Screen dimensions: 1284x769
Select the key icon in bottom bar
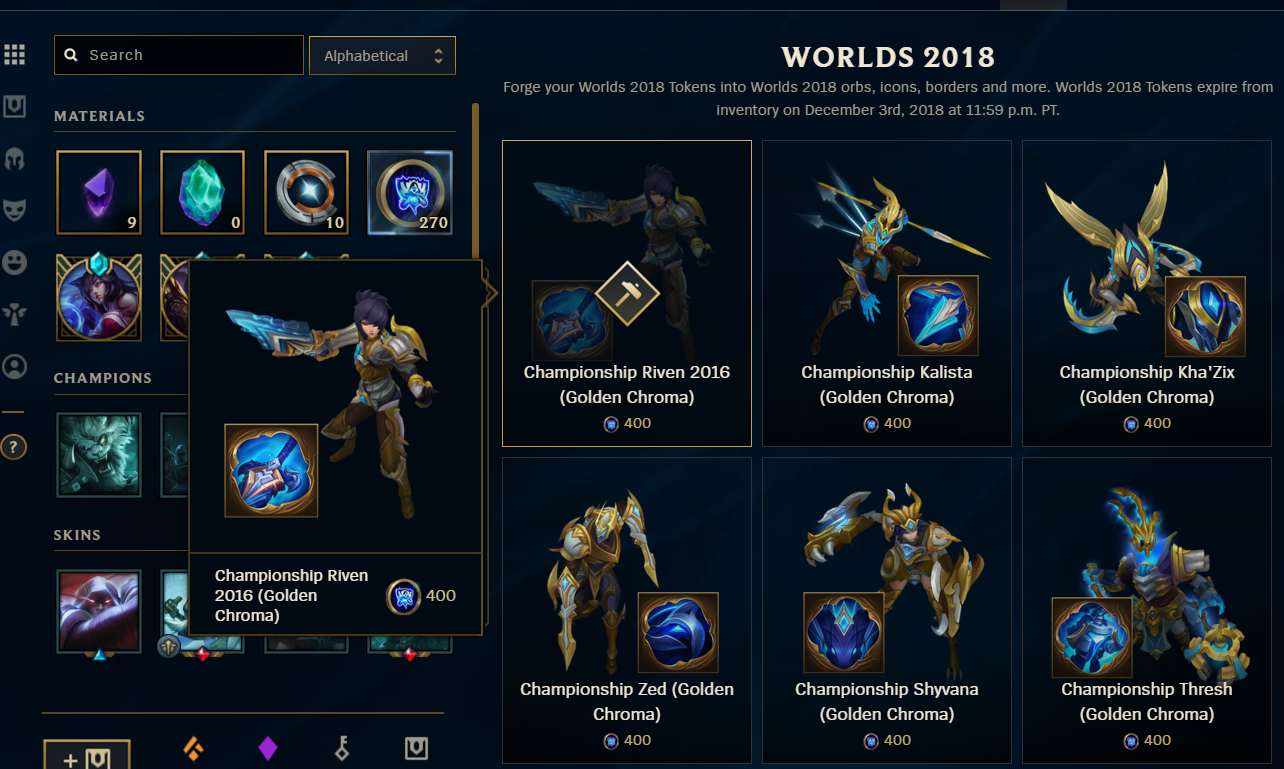point(341,748)
